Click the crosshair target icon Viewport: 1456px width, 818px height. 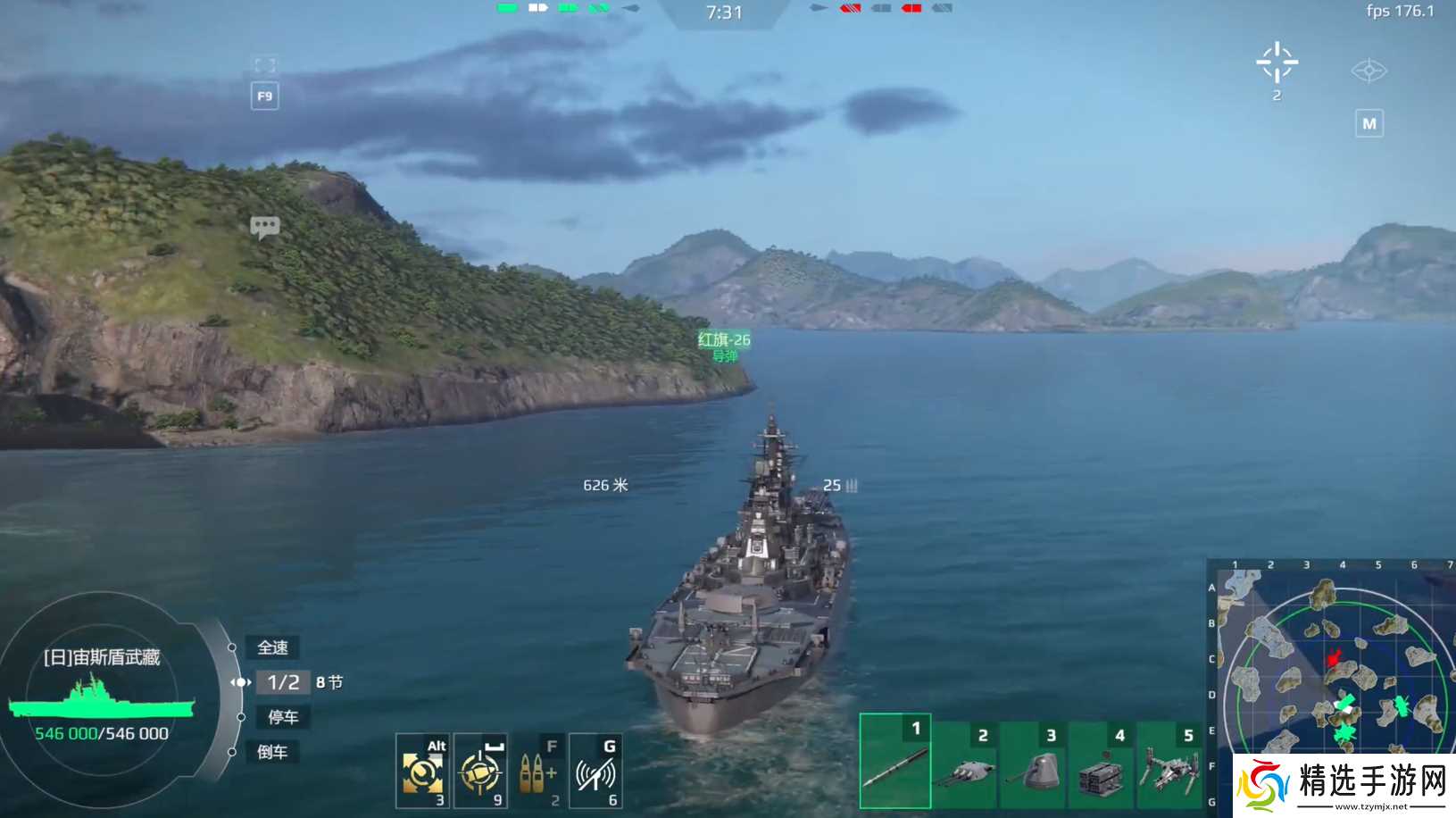(x=1277, y=63)
